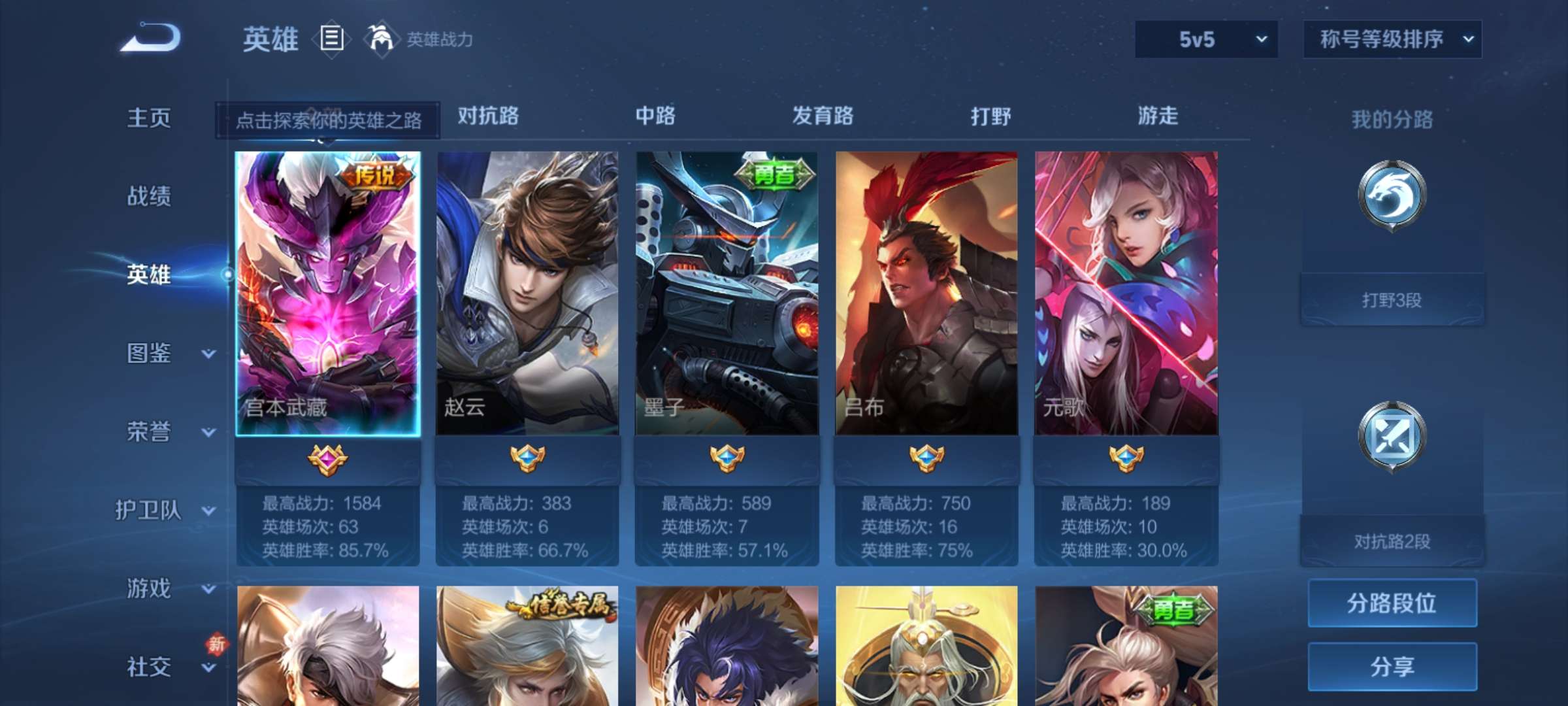Switch to the 打野 tab
This screenshot has height=706, width=1568.
pyautogui.click(x=988, y=116)
